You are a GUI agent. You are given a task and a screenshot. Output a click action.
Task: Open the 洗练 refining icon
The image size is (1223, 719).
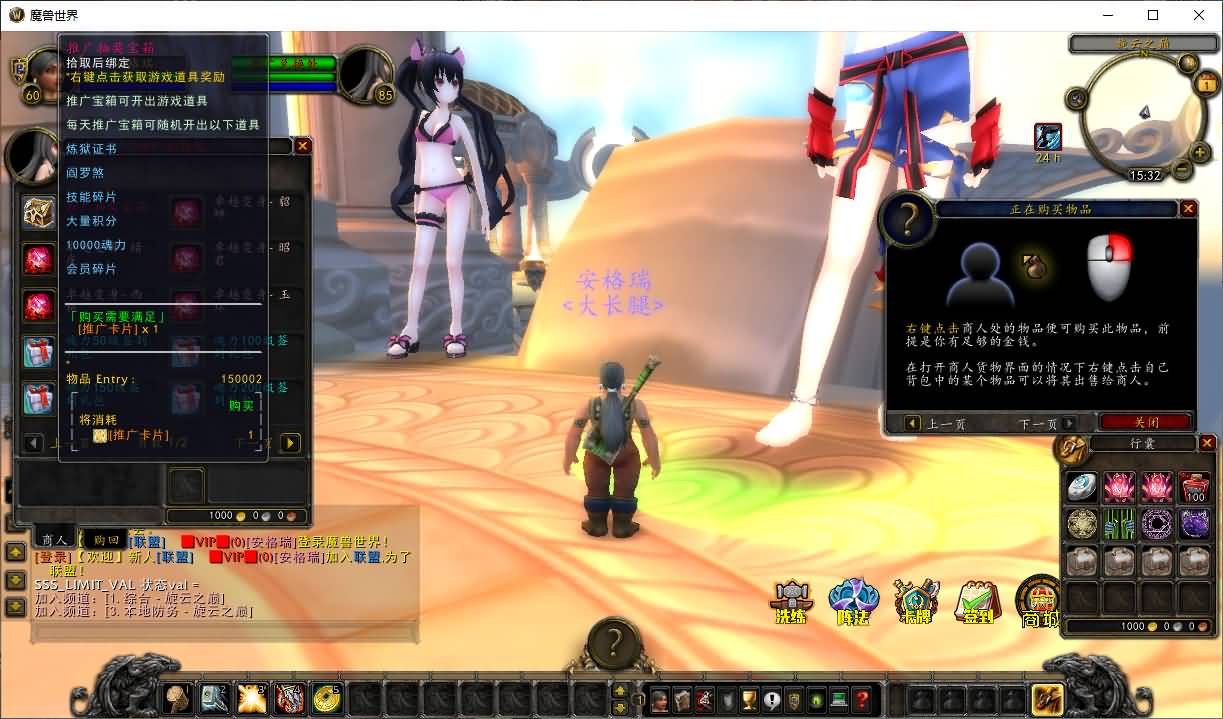[791, 601]
